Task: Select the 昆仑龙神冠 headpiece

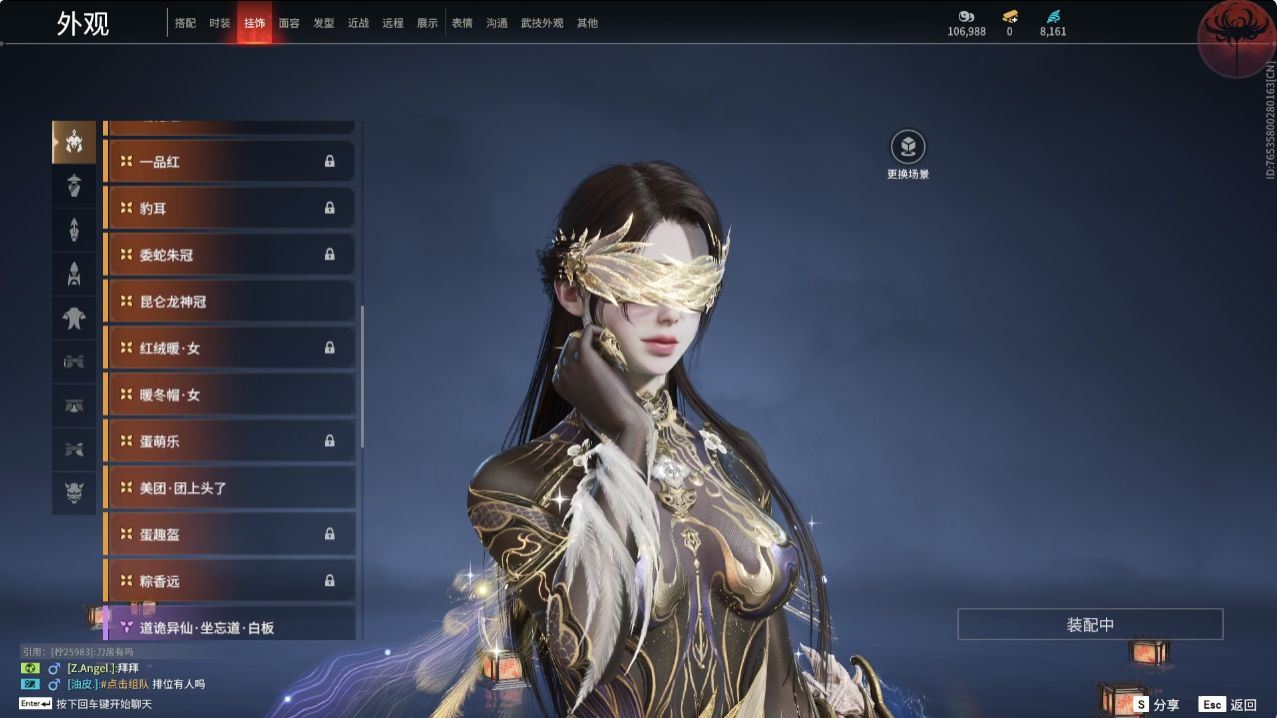Action: [x=230, y=301]
